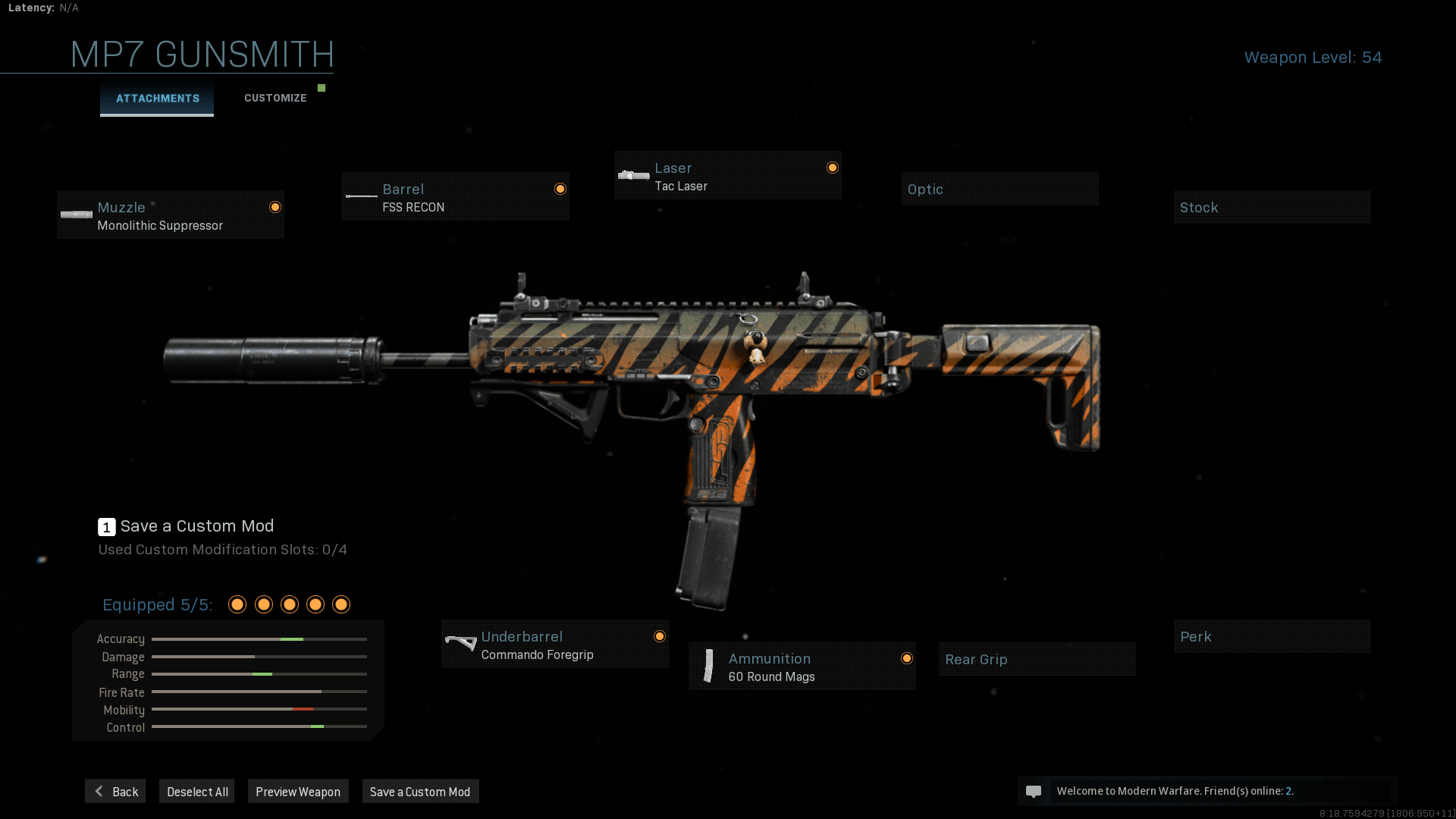Expand the Stock attachment slot
The image size is (1456, 819).
click(1272, 207)
